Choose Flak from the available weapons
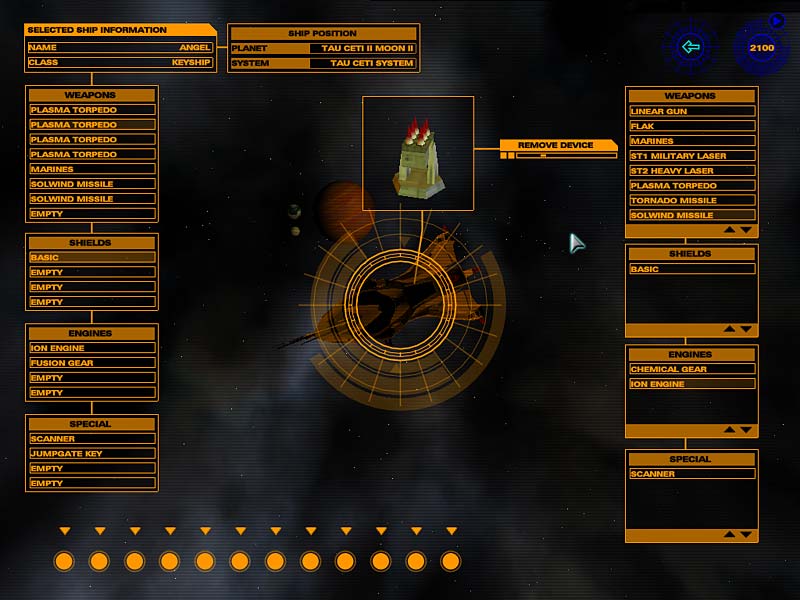The image size is (800, 600). (x=692, y=126)
